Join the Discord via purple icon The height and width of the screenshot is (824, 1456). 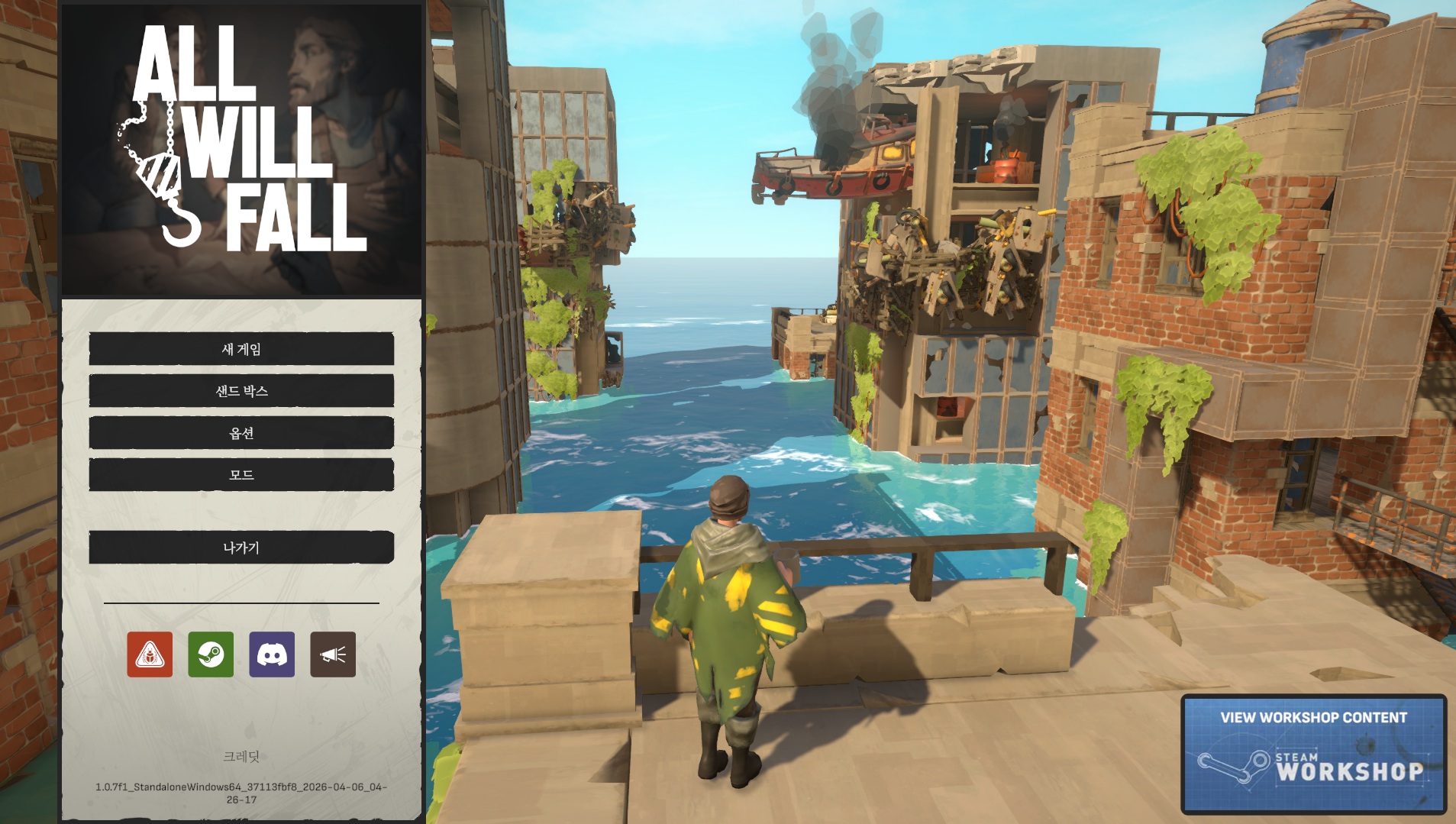point(272,654)
